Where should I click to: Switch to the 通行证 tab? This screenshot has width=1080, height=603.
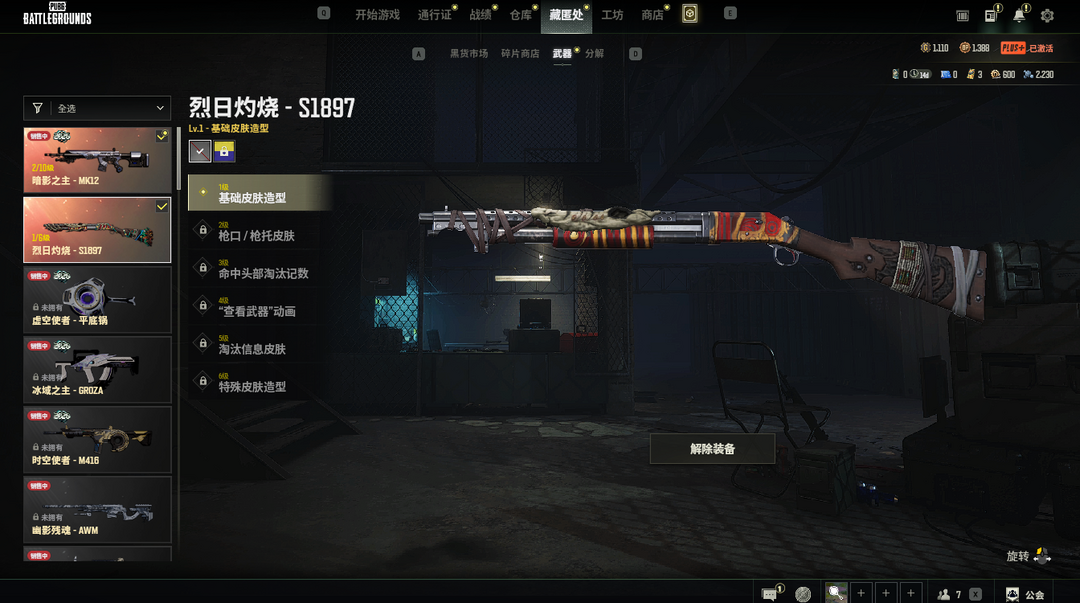pos(434,15)
